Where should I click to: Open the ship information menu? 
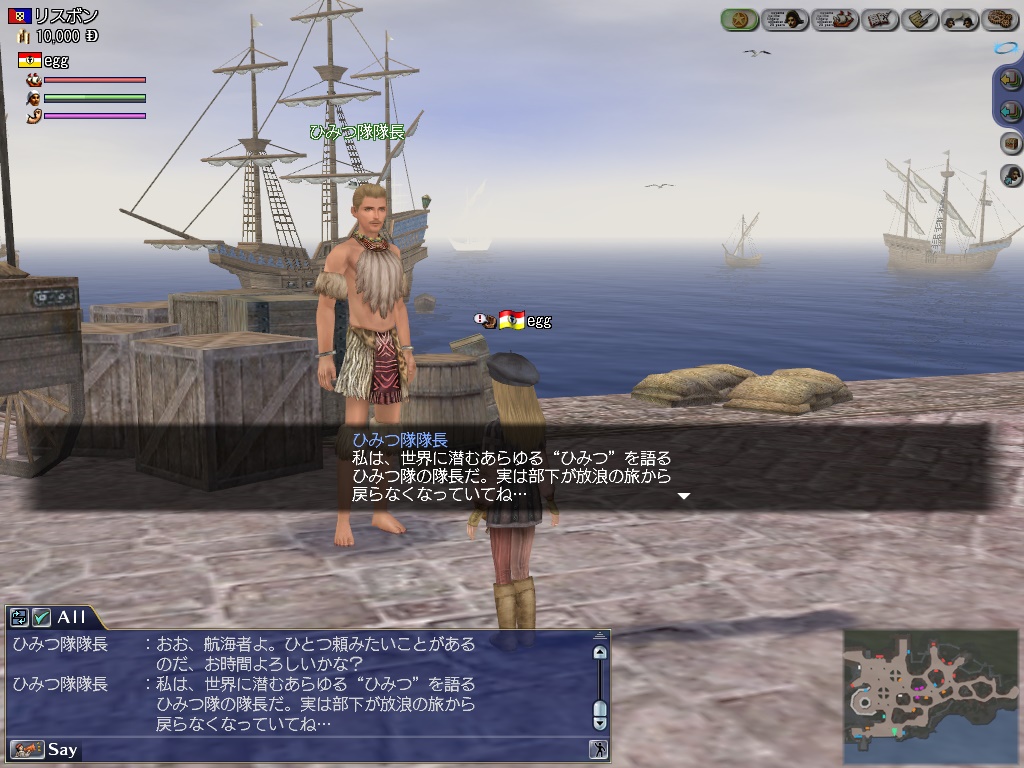[x=835, y=19]
